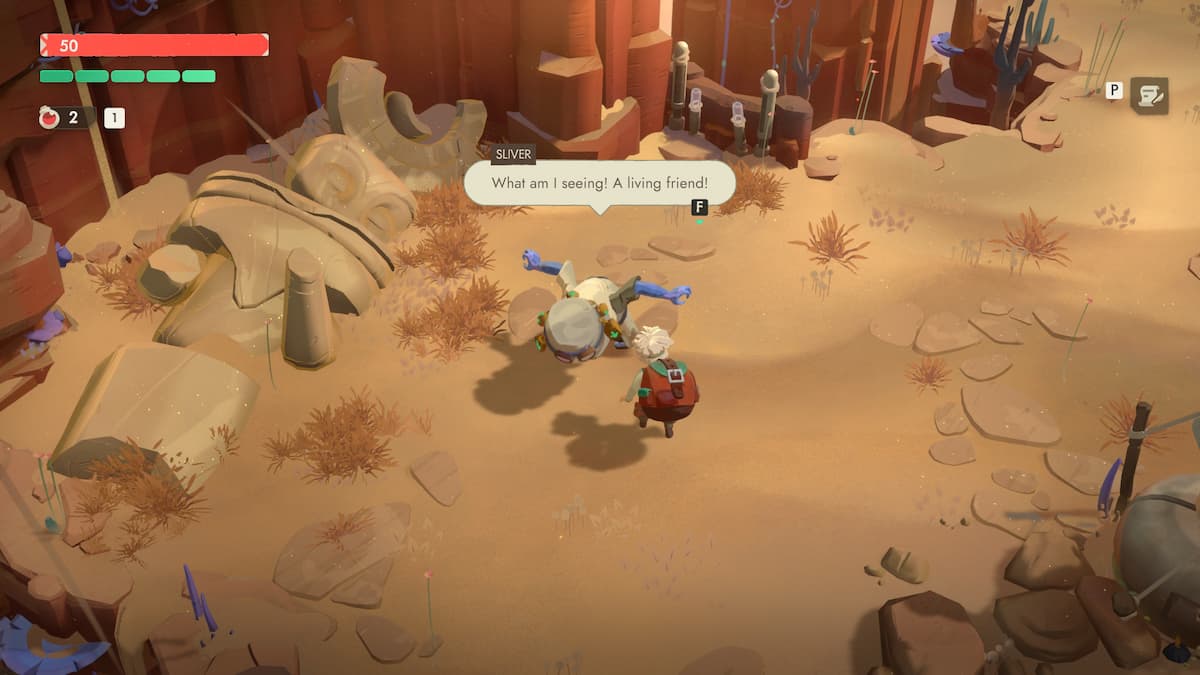This screenshot has height=675, width=1200.
Task: Use the red health potion icon
Action: pyautogui.click(x=49, y=118)
